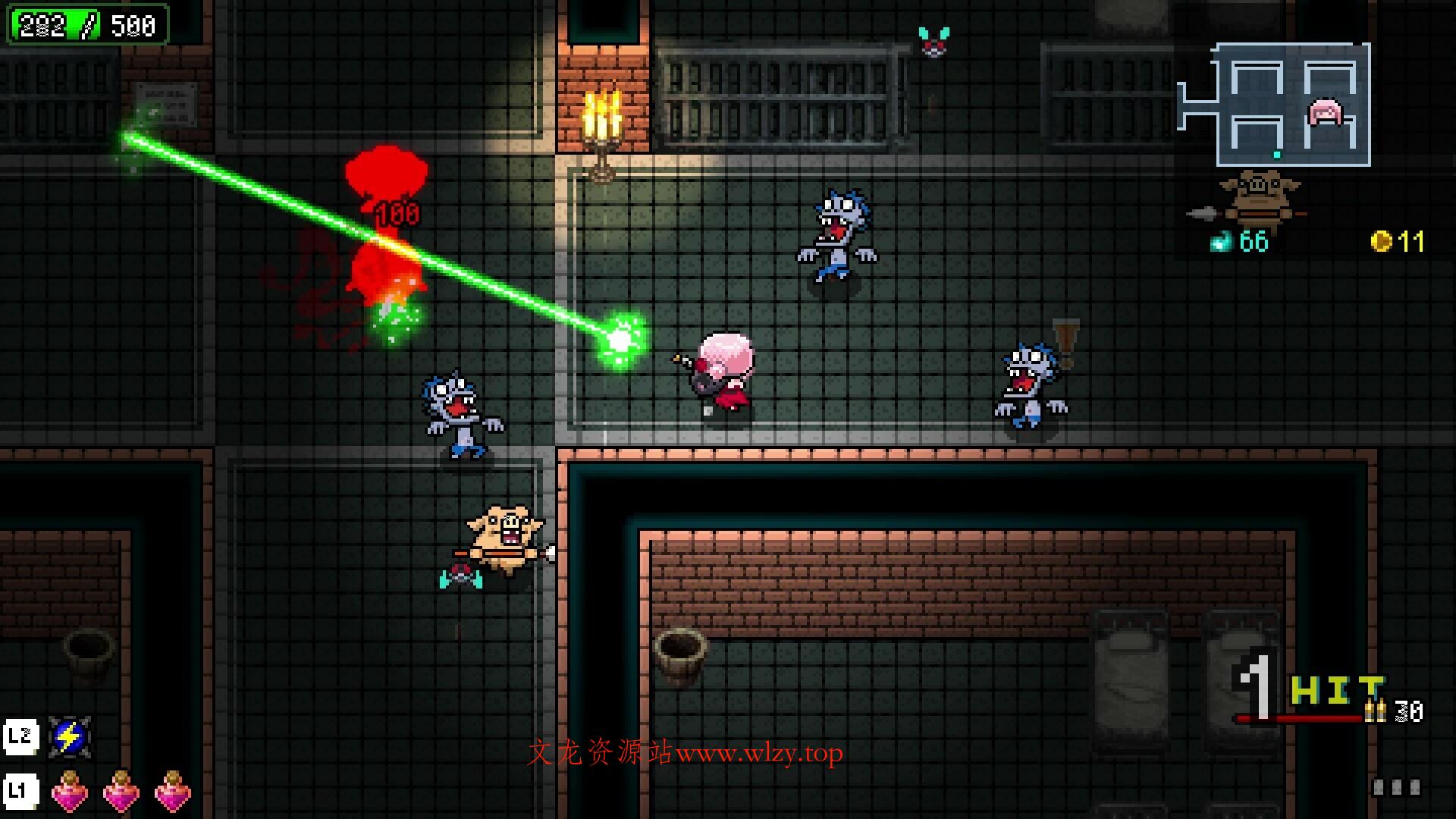Open the dungeon minimap
Screen dimensions: 1456x819
(x=1275, y=105)
